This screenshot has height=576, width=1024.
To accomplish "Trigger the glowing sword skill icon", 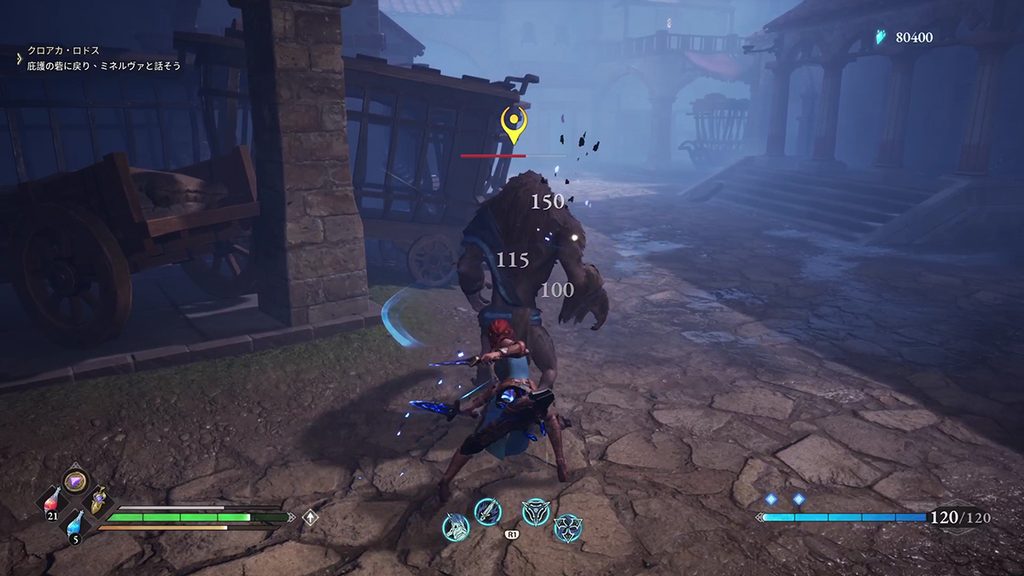I will point(487,512).
